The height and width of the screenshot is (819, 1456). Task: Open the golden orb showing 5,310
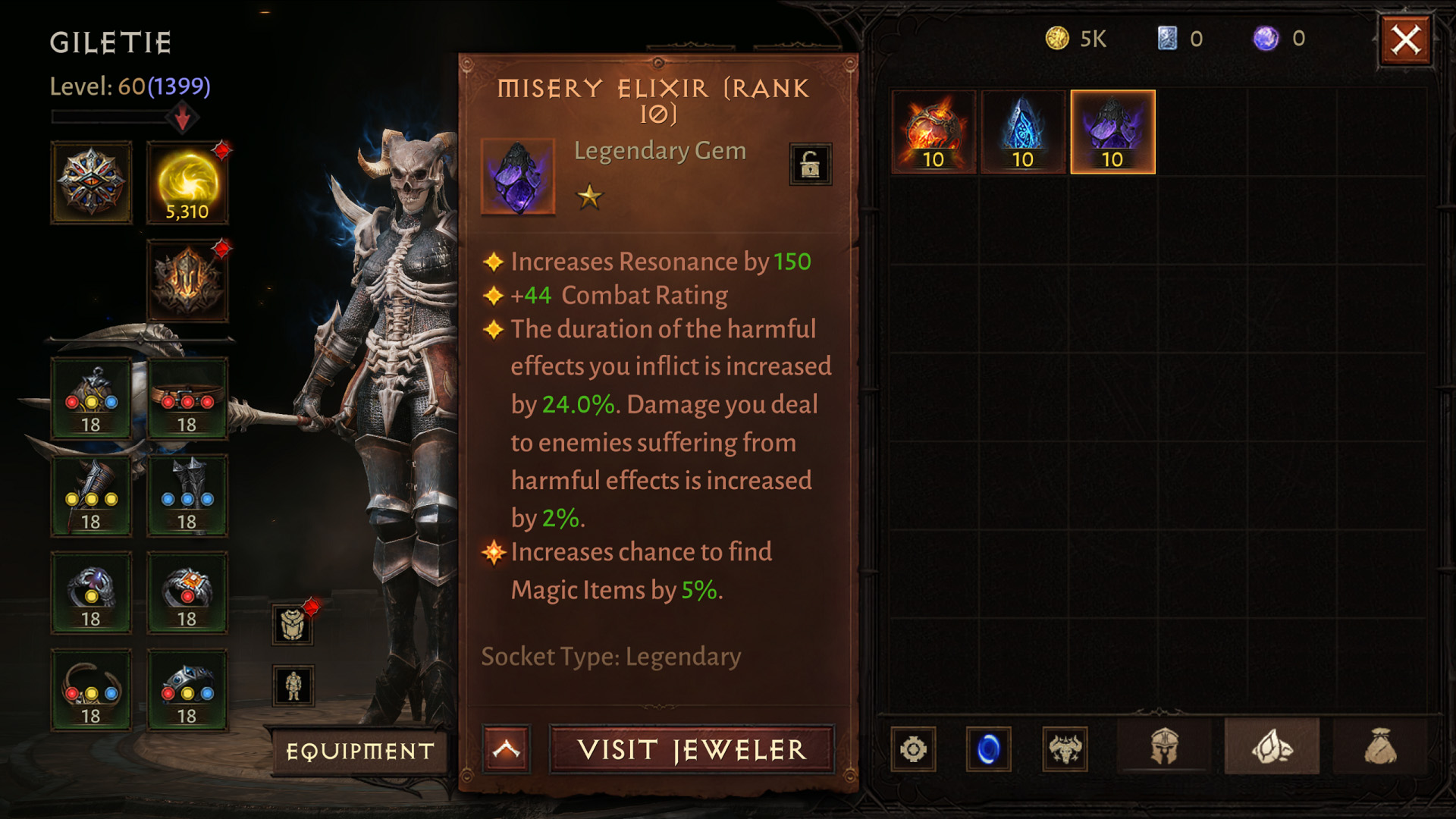187,183
